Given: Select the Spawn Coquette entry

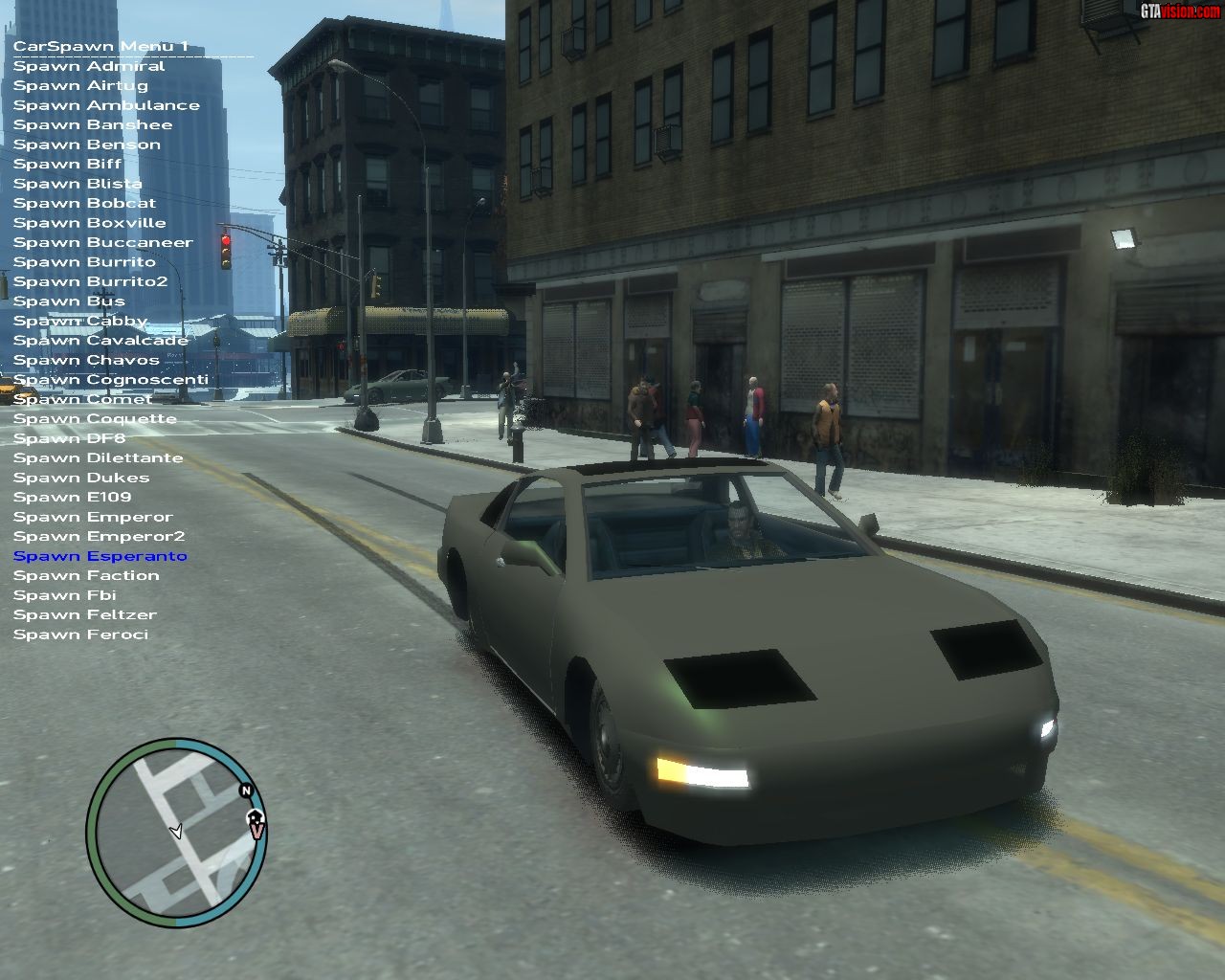Looking at the screenshot, I should coord(95,418).
